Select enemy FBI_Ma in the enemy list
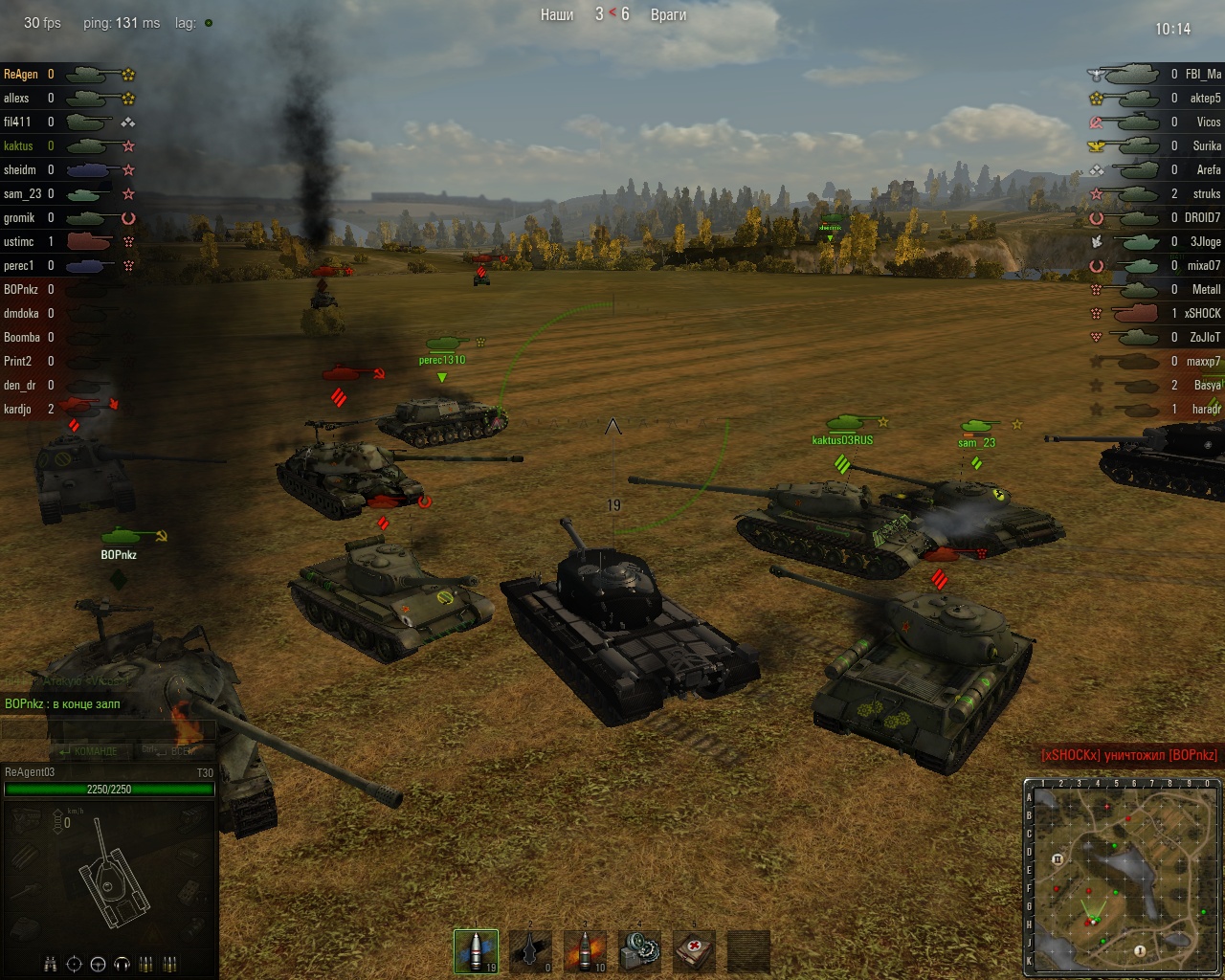 1203,75
